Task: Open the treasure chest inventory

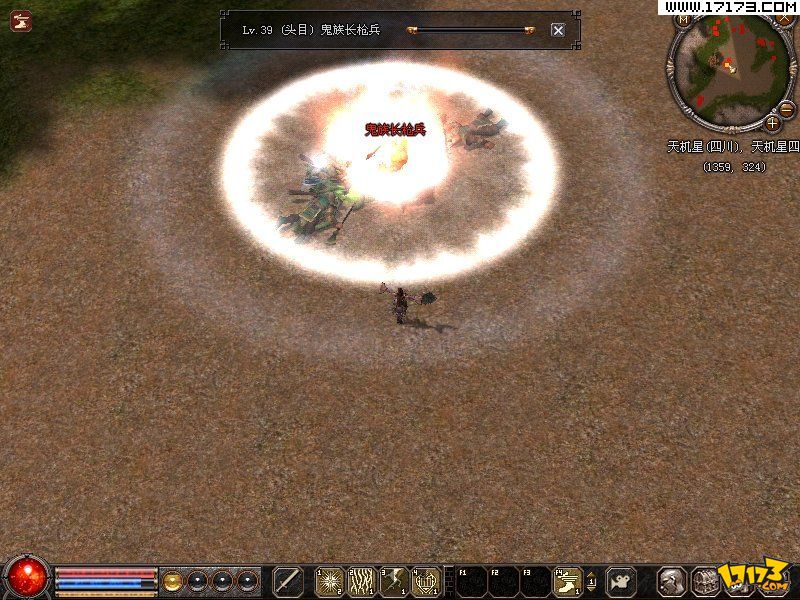Action: coord(707,581)
